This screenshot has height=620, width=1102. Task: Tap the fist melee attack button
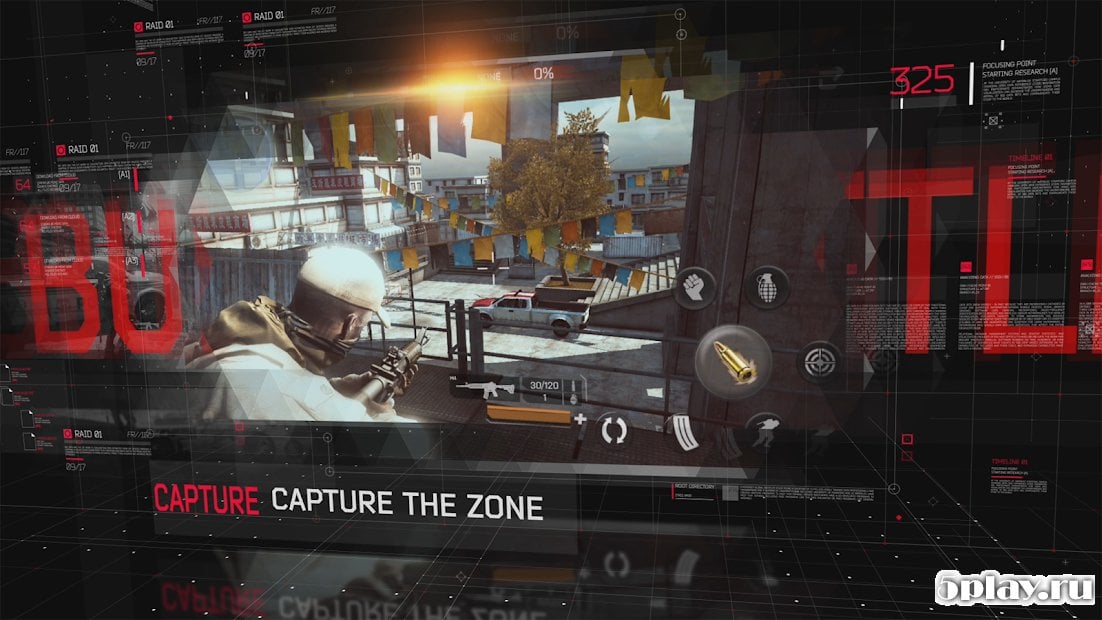(x=696, y=287)
